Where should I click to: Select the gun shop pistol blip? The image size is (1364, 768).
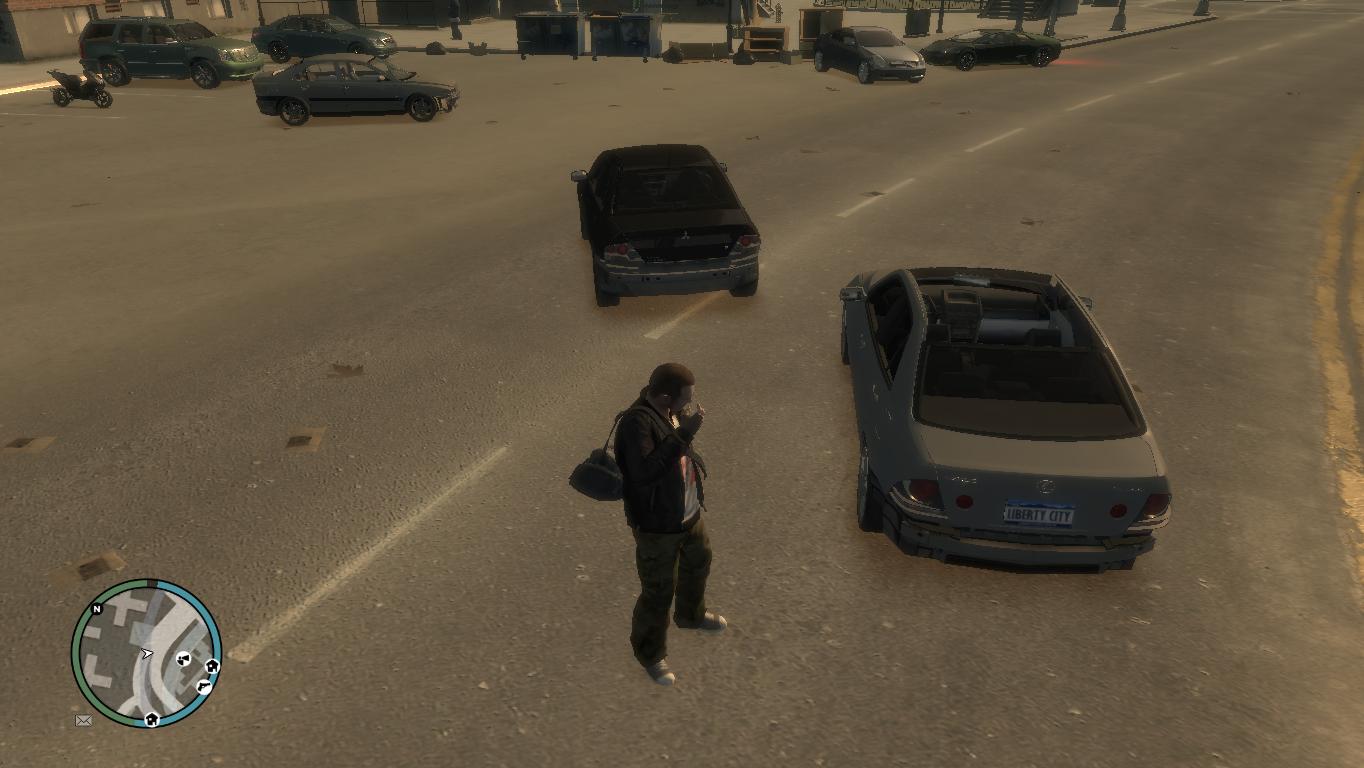click(x=204, y=686)
